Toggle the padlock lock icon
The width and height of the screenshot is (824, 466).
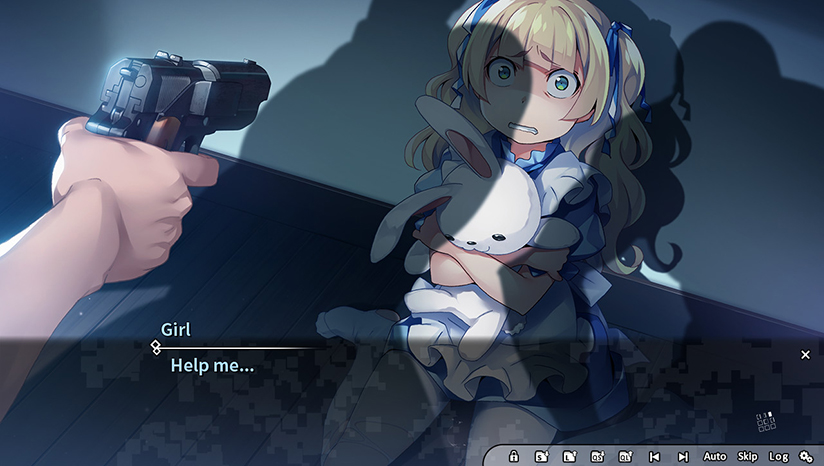[514, 457]
